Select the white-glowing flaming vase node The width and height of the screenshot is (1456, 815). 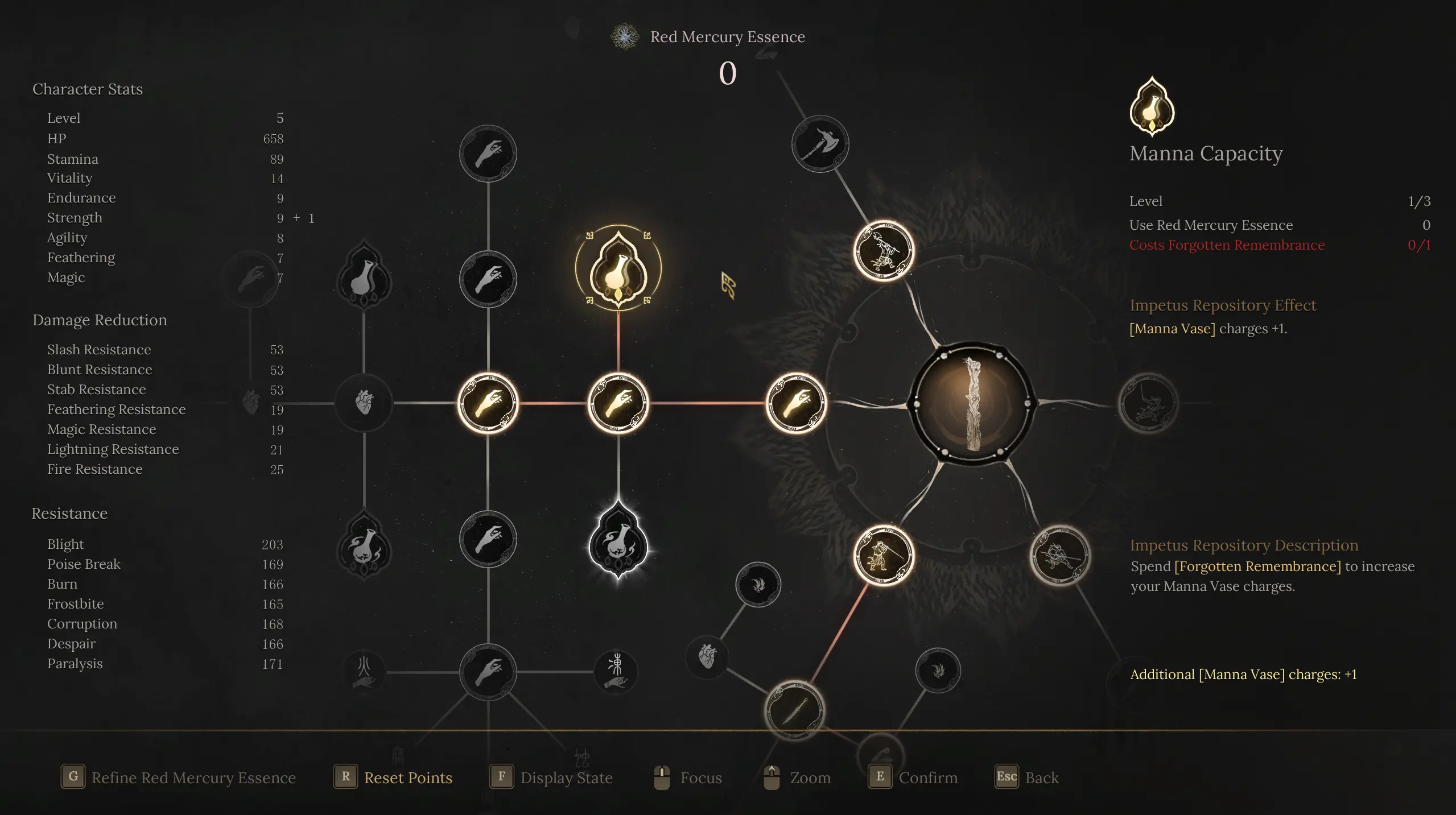tap(618, 541)
